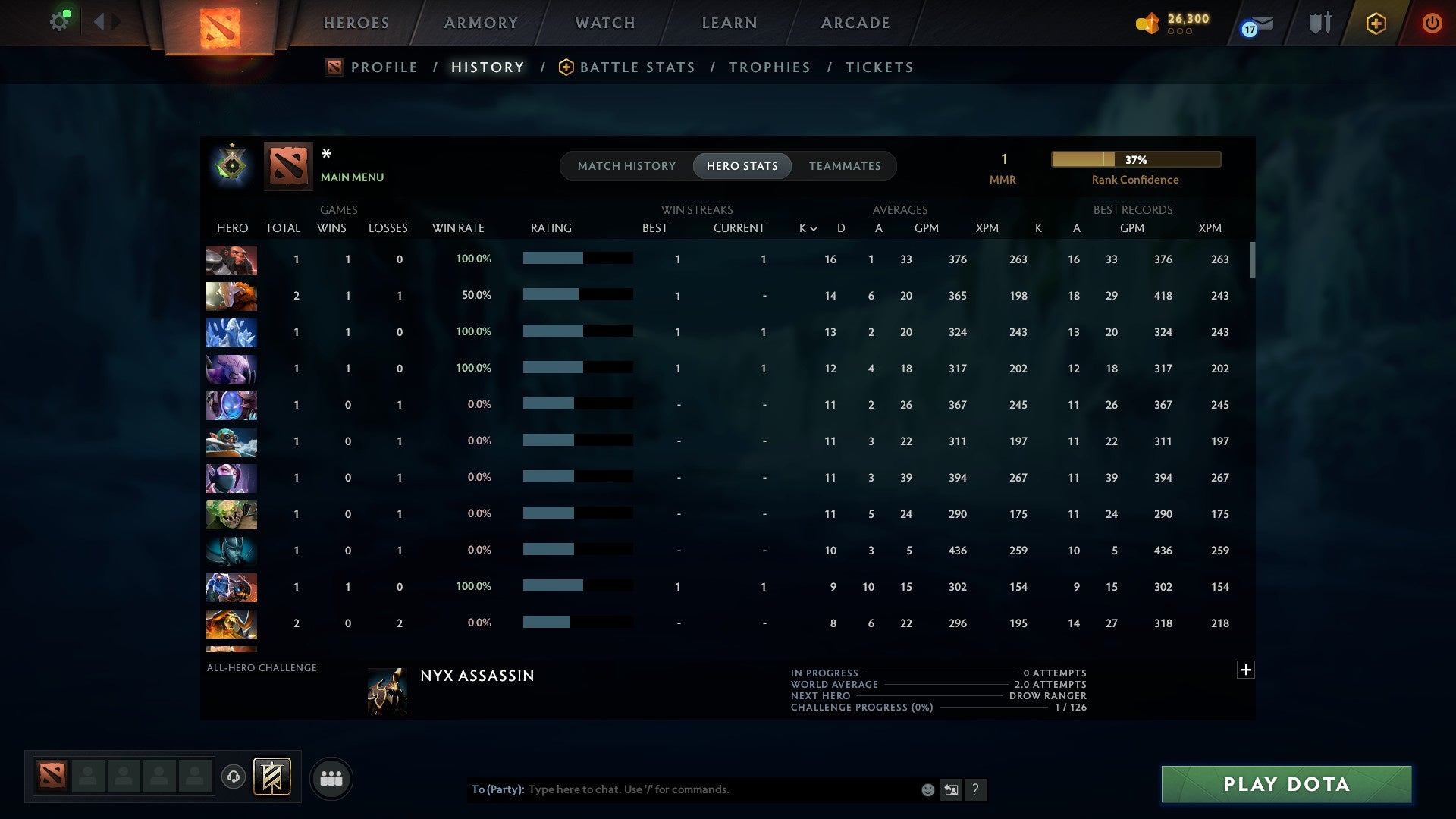Switch to MATCH HISTORY view
This screenshot has width=1456, height=819.
626,165
